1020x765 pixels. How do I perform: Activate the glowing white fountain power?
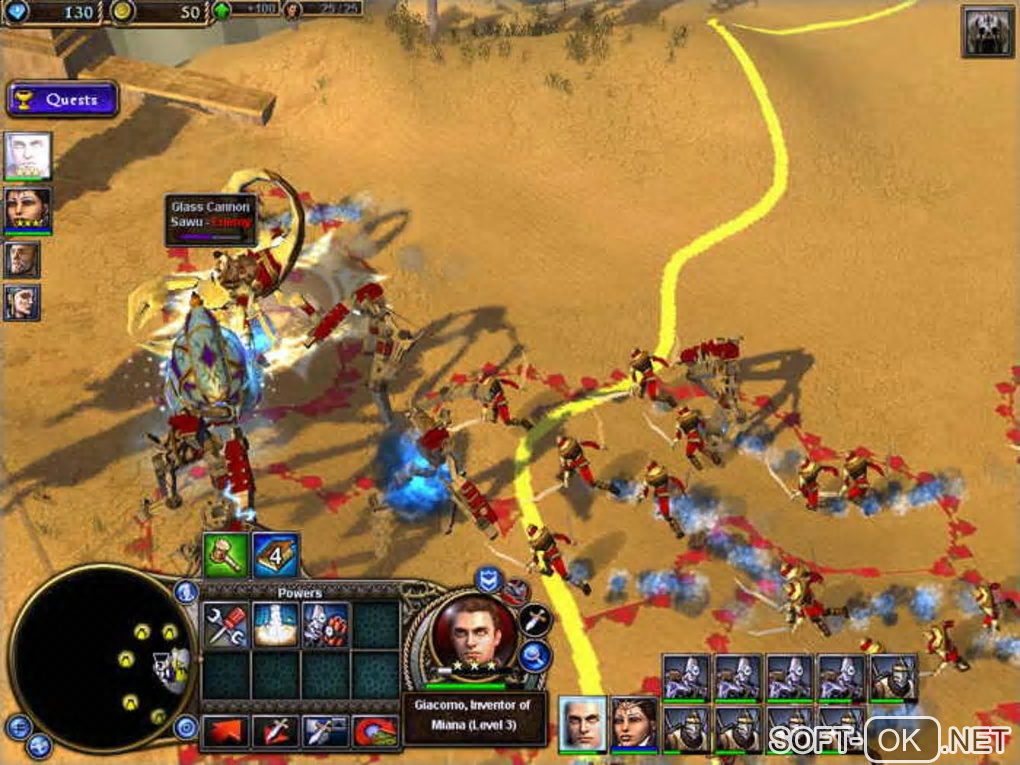[x=275, y=626]
